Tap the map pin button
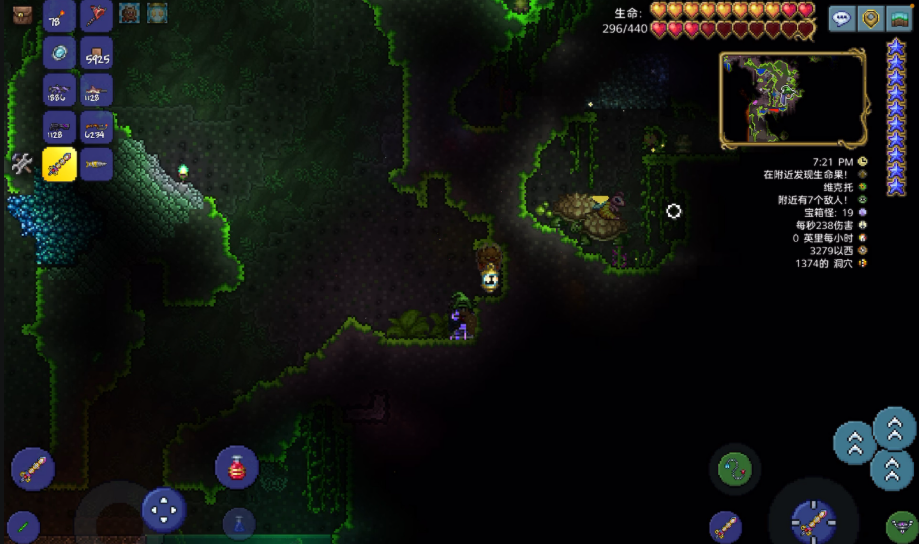Image resolution: width=919 pixels, height=544 pixels. [x=872, y=19]
